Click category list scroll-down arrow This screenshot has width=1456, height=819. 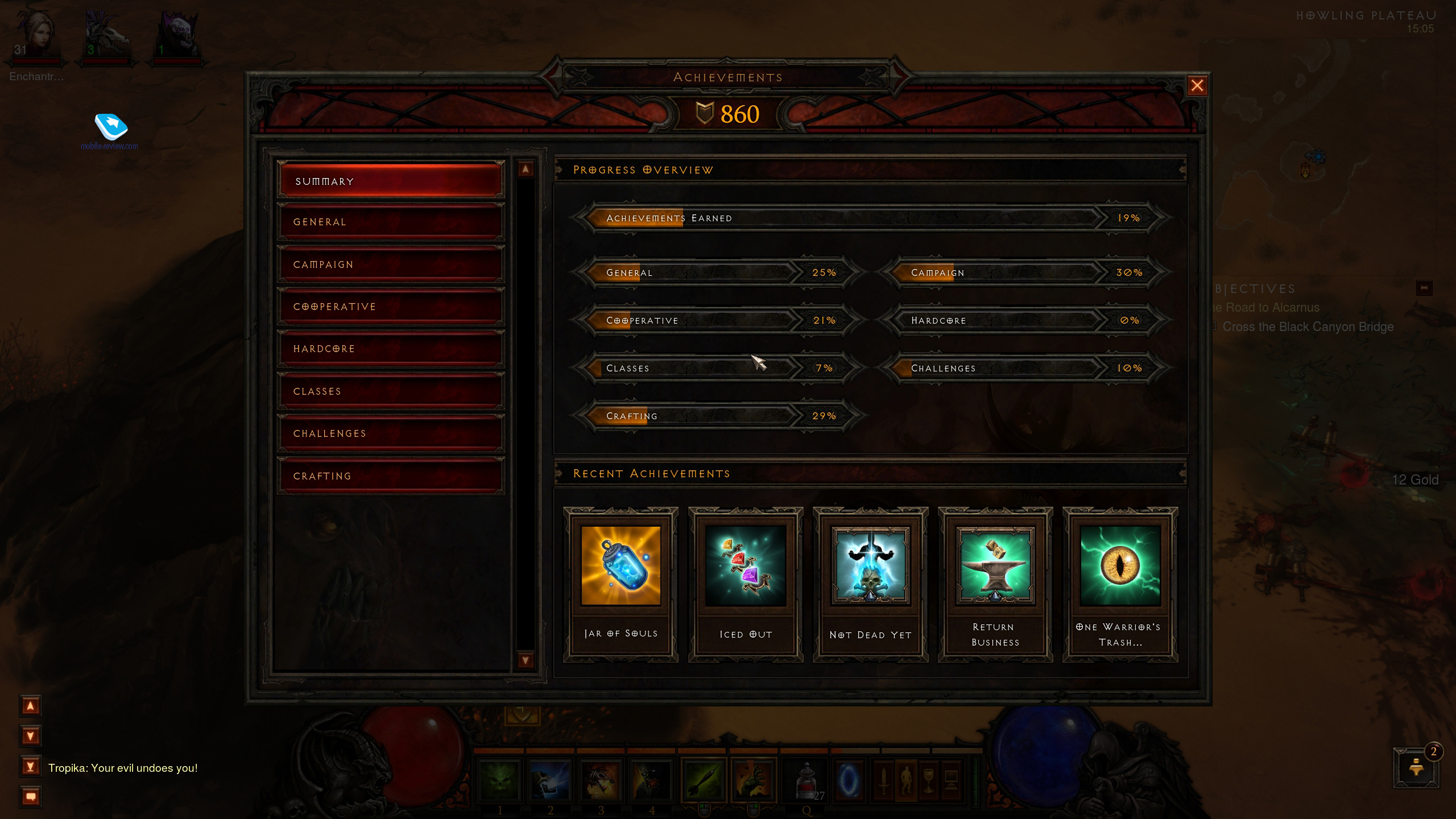(525, 660)
